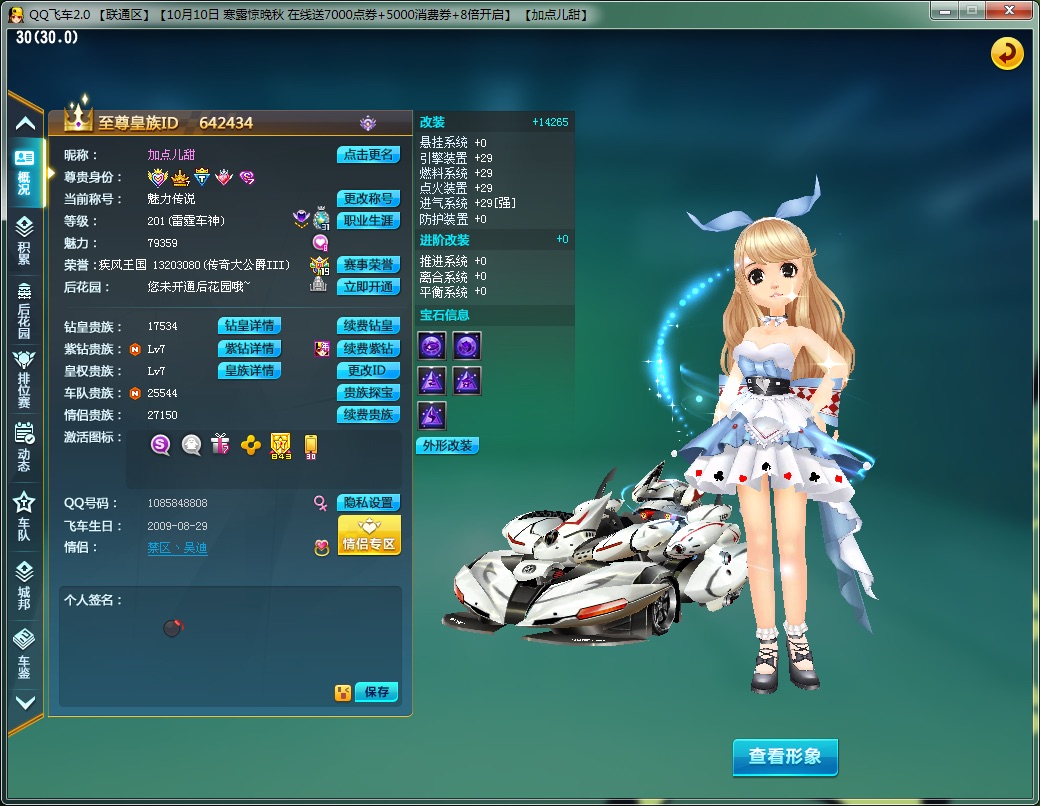Click the 点击更名 rename button

pyautogui.click(x=368, y=155)
